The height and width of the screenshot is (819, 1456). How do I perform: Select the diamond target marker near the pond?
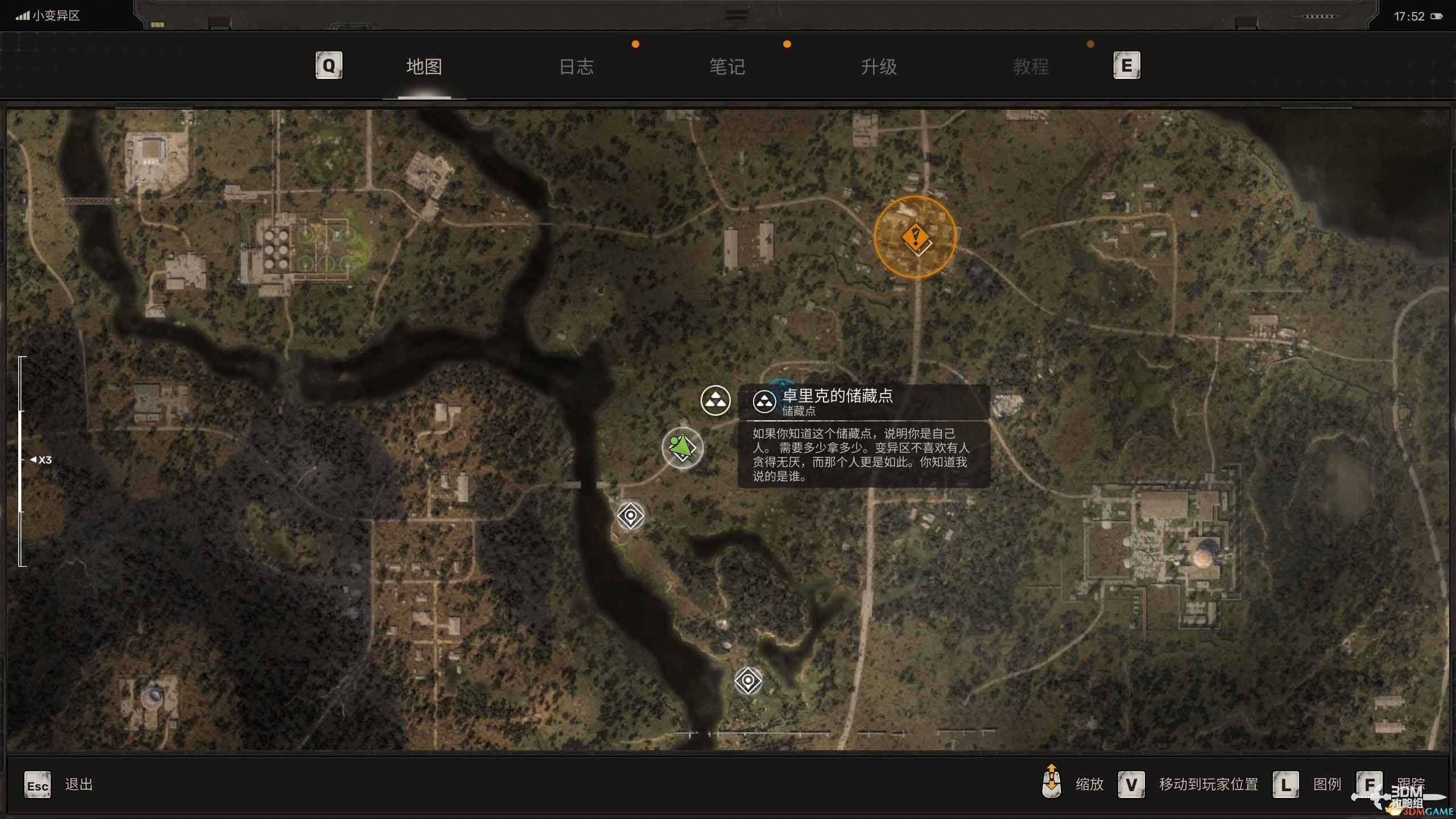pyautogui.click(x=748, y=680)
